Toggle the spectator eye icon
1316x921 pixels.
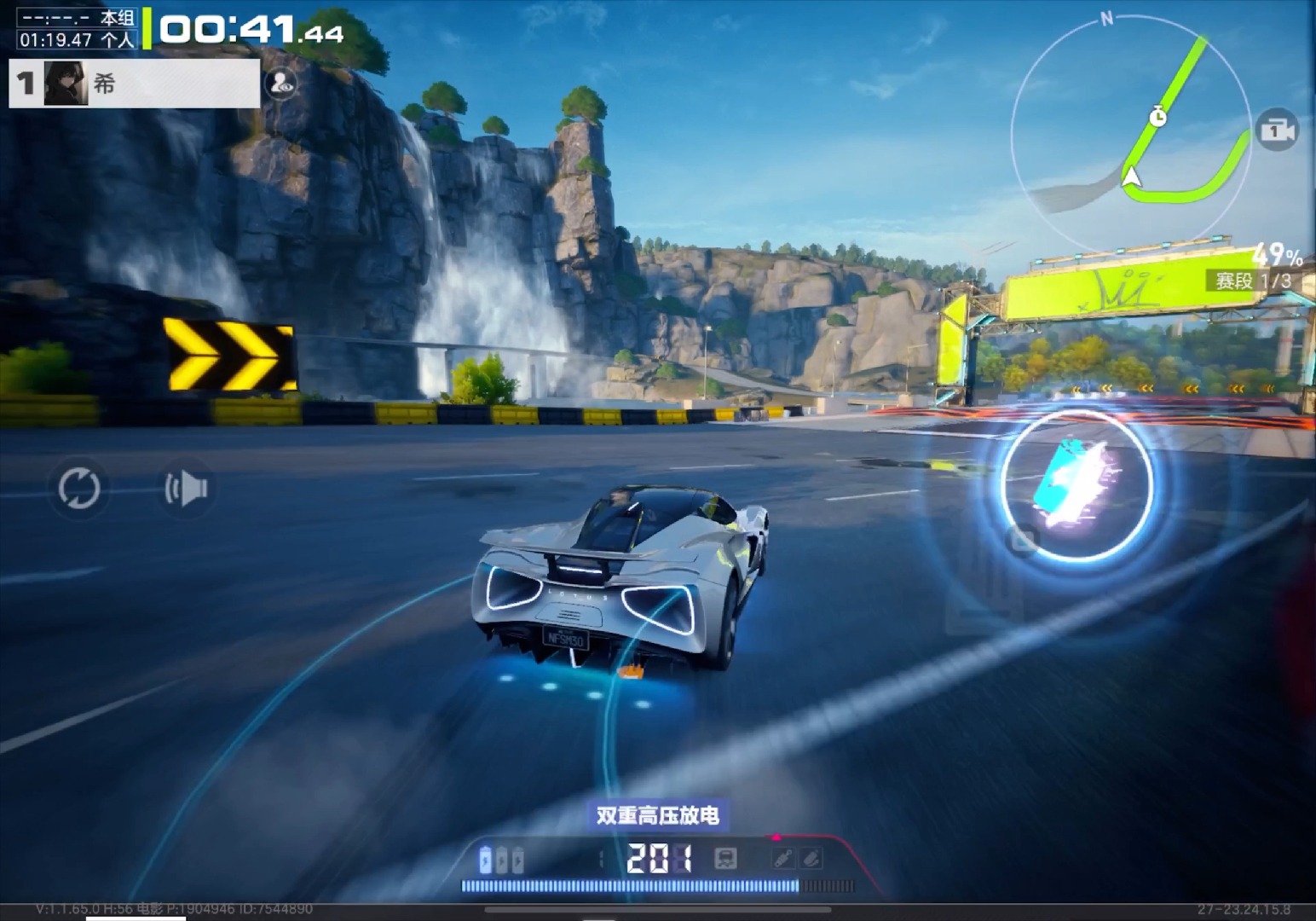click(281, 83)
